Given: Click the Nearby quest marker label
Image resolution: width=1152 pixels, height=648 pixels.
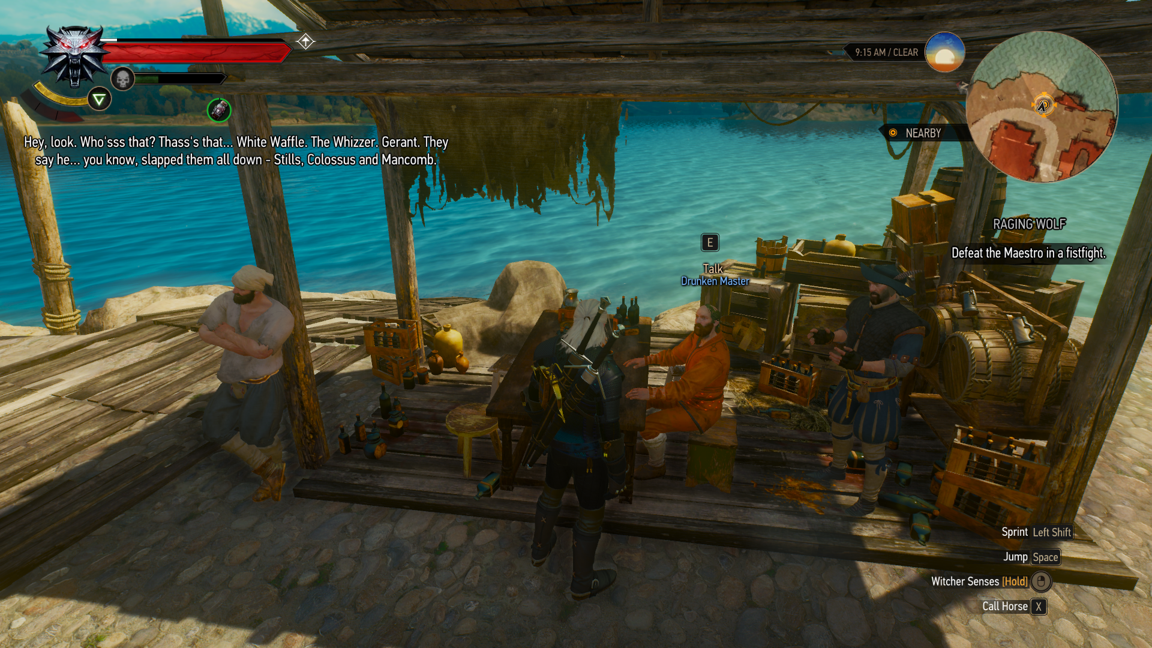Looking at the screenshot, I should click(914, 133).
